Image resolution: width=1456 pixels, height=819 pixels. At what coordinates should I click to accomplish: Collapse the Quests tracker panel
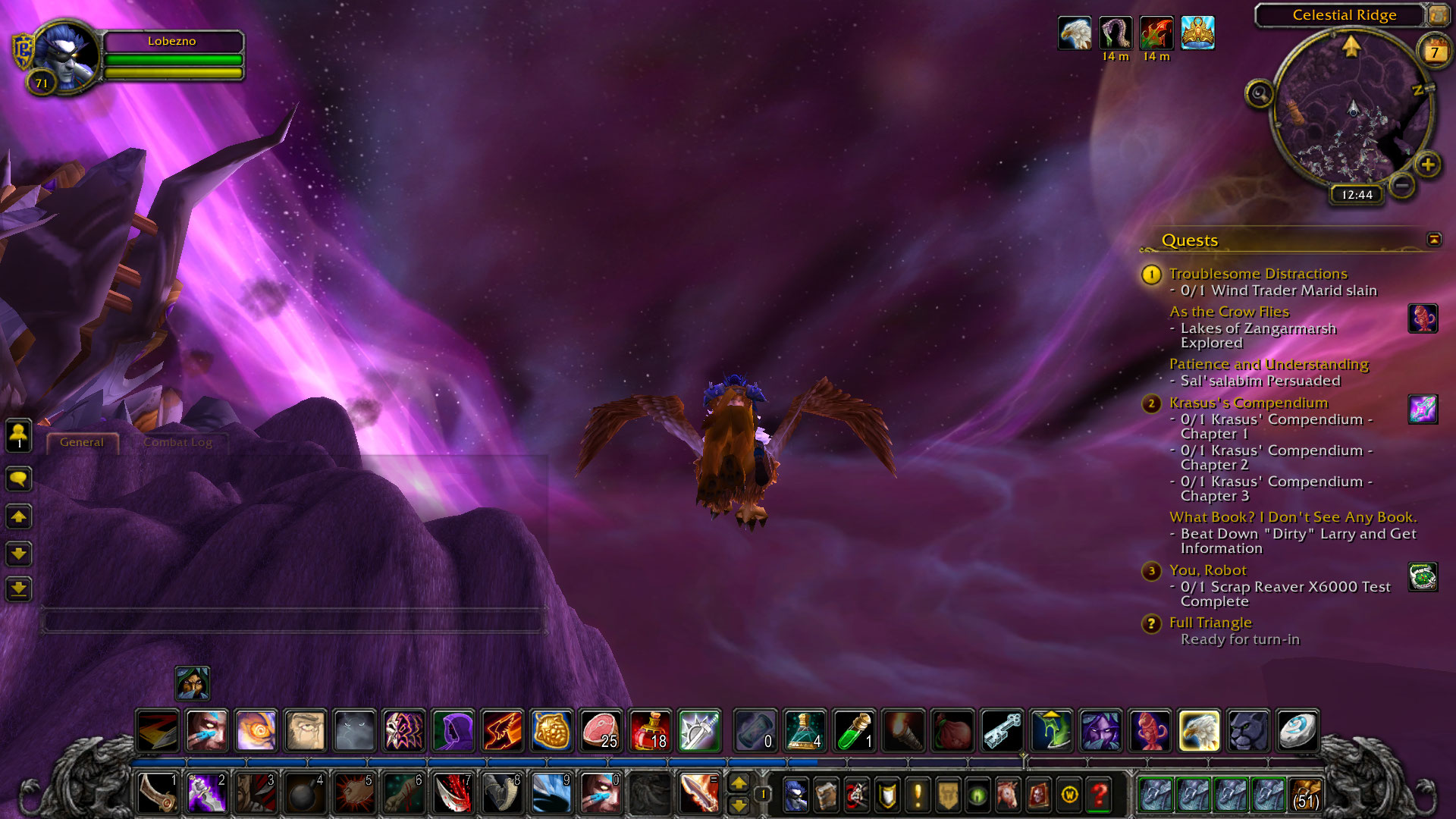coord(1434,240)
